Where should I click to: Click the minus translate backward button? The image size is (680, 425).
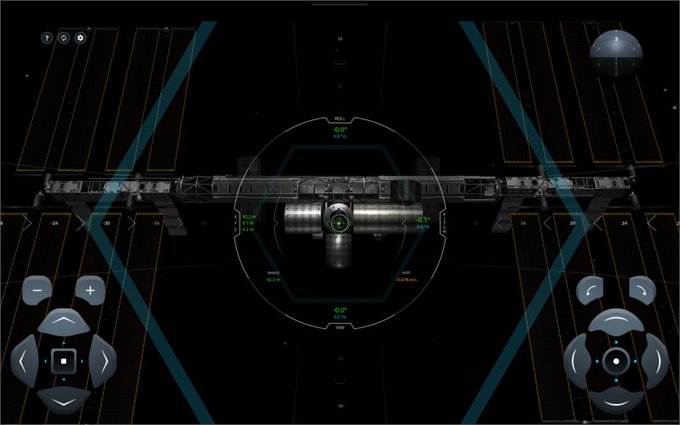[x=37, y=291]
